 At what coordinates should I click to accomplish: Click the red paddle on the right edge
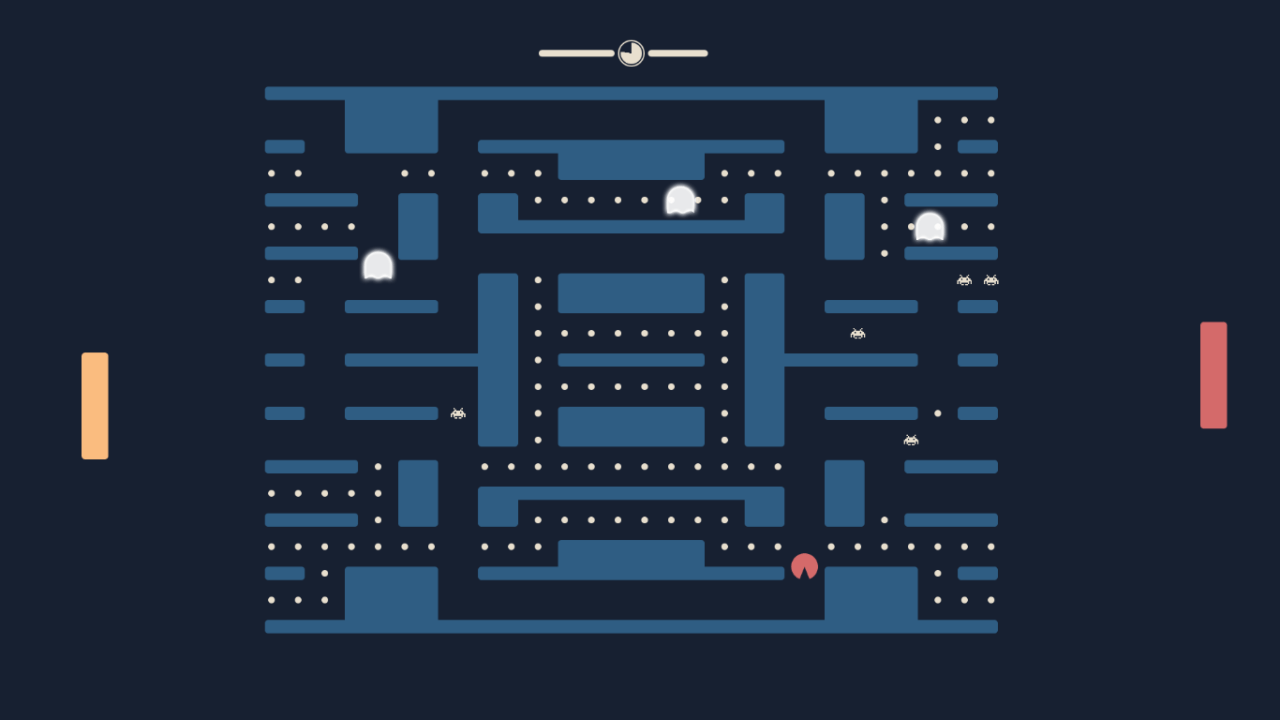click(x=1213, y=374)
